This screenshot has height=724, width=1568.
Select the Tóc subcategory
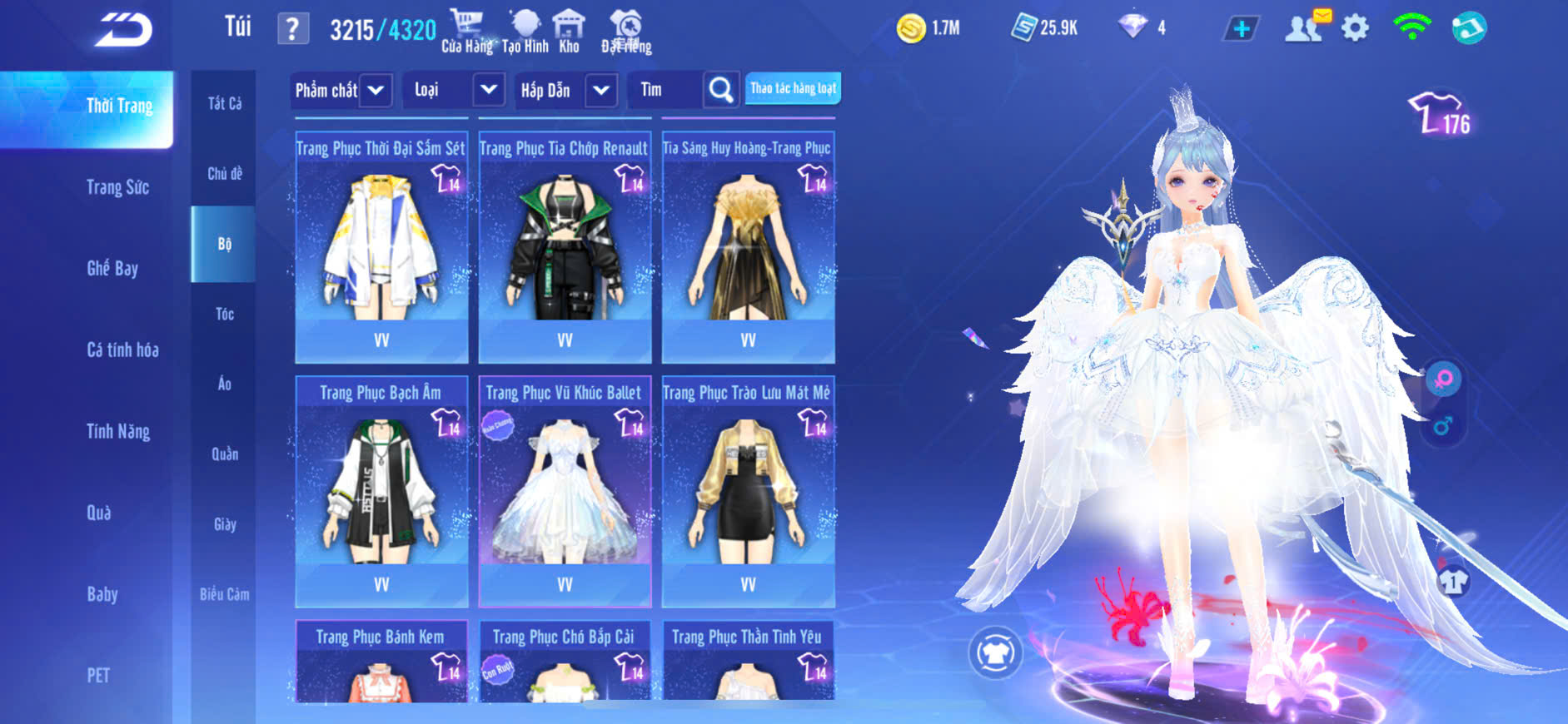coord(224,314)
